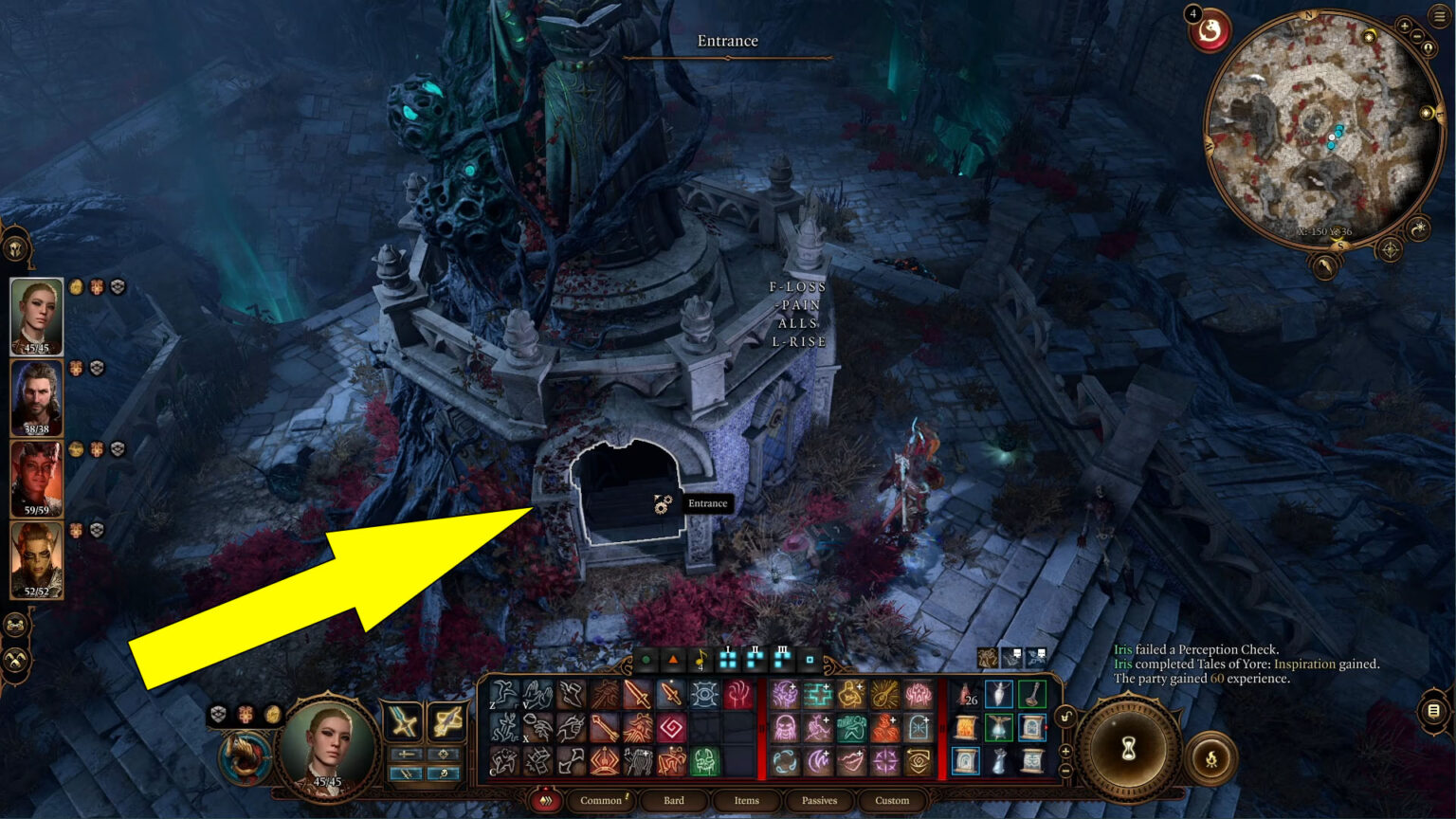Select the red tiefling party portrait
This screenshot has height=819, width=1456.
click(x=37, y=478)
